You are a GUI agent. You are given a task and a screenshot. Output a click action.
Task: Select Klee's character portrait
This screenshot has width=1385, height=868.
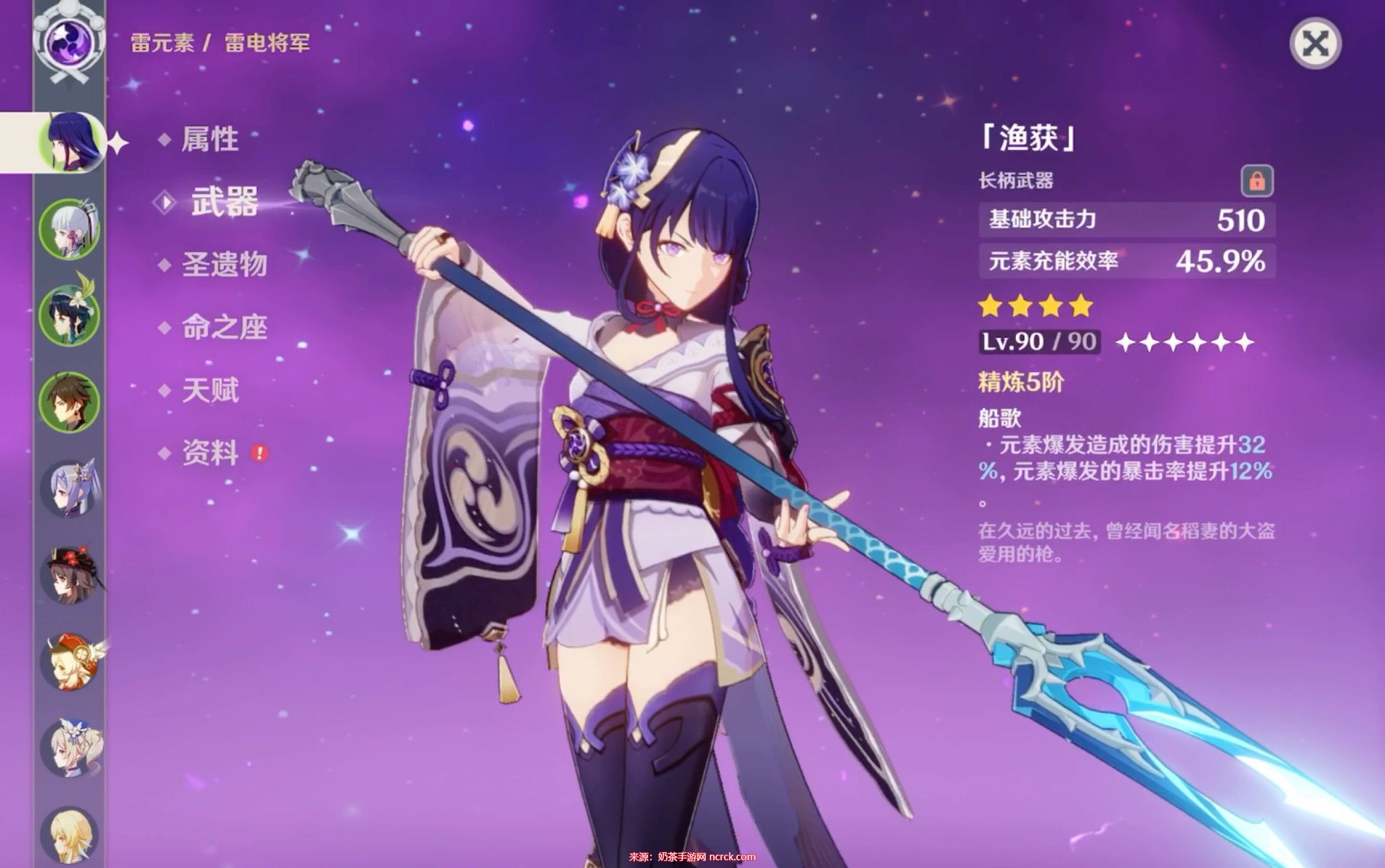(x=69, y=662)
